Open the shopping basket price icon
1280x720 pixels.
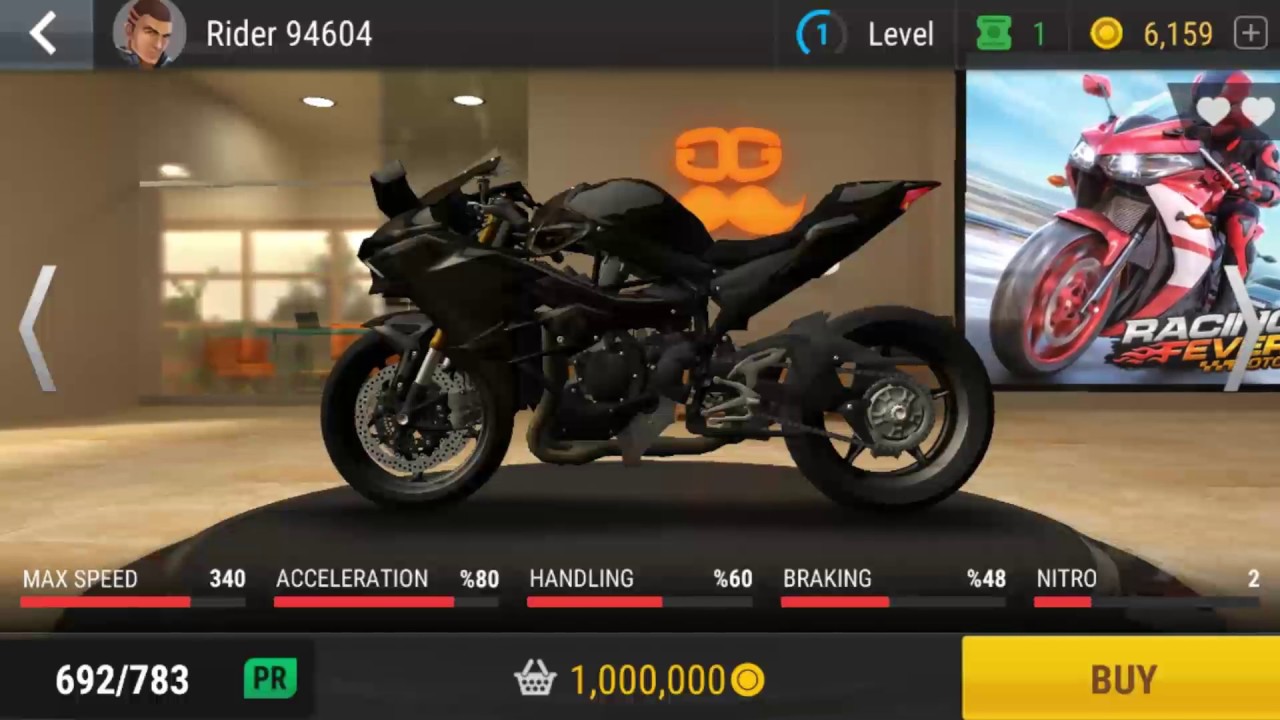pyautogui.click(x=536, y=680)
